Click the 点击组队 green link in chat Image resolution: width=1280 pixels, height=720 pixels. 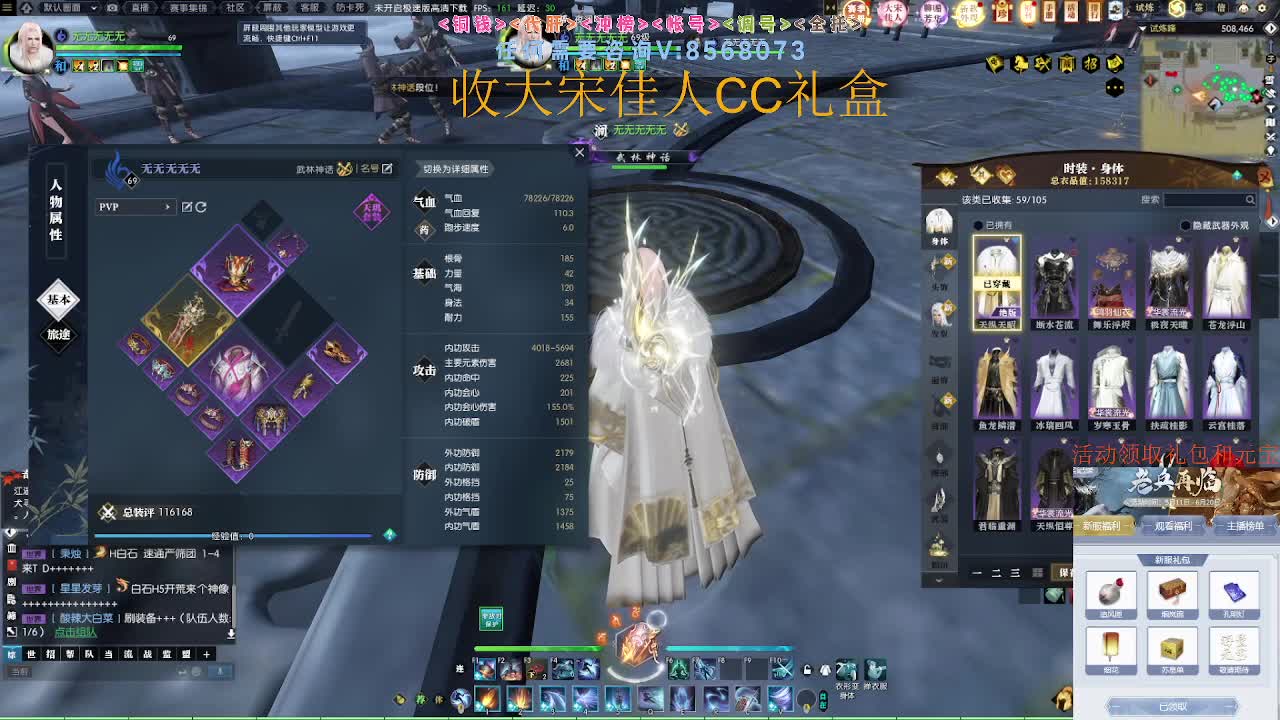pos(76,632)
